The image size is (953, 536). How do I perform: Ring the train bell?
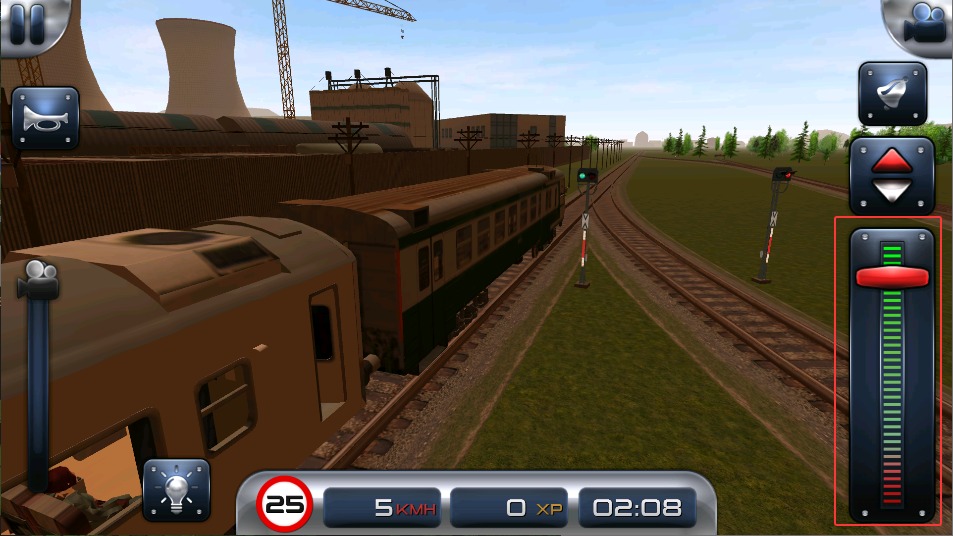[892, 94]
